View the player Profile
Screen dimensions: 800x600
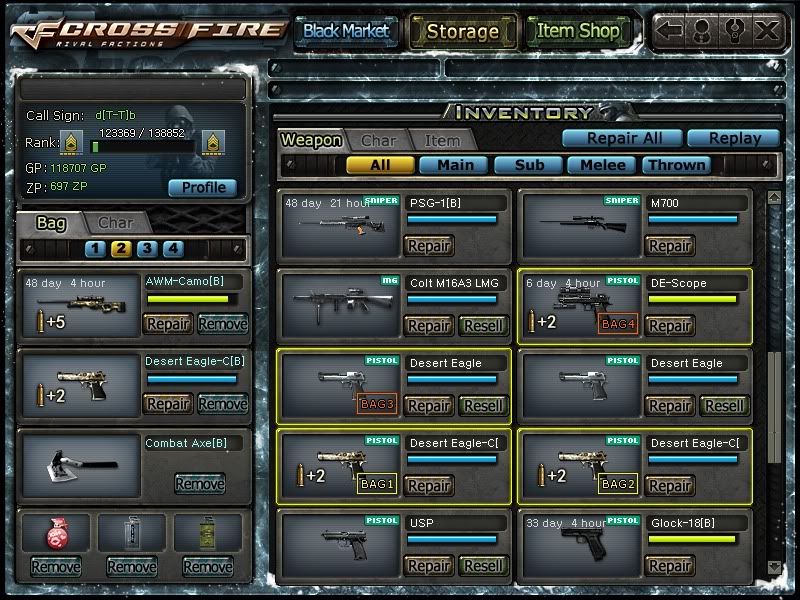(x=203, y=187)
